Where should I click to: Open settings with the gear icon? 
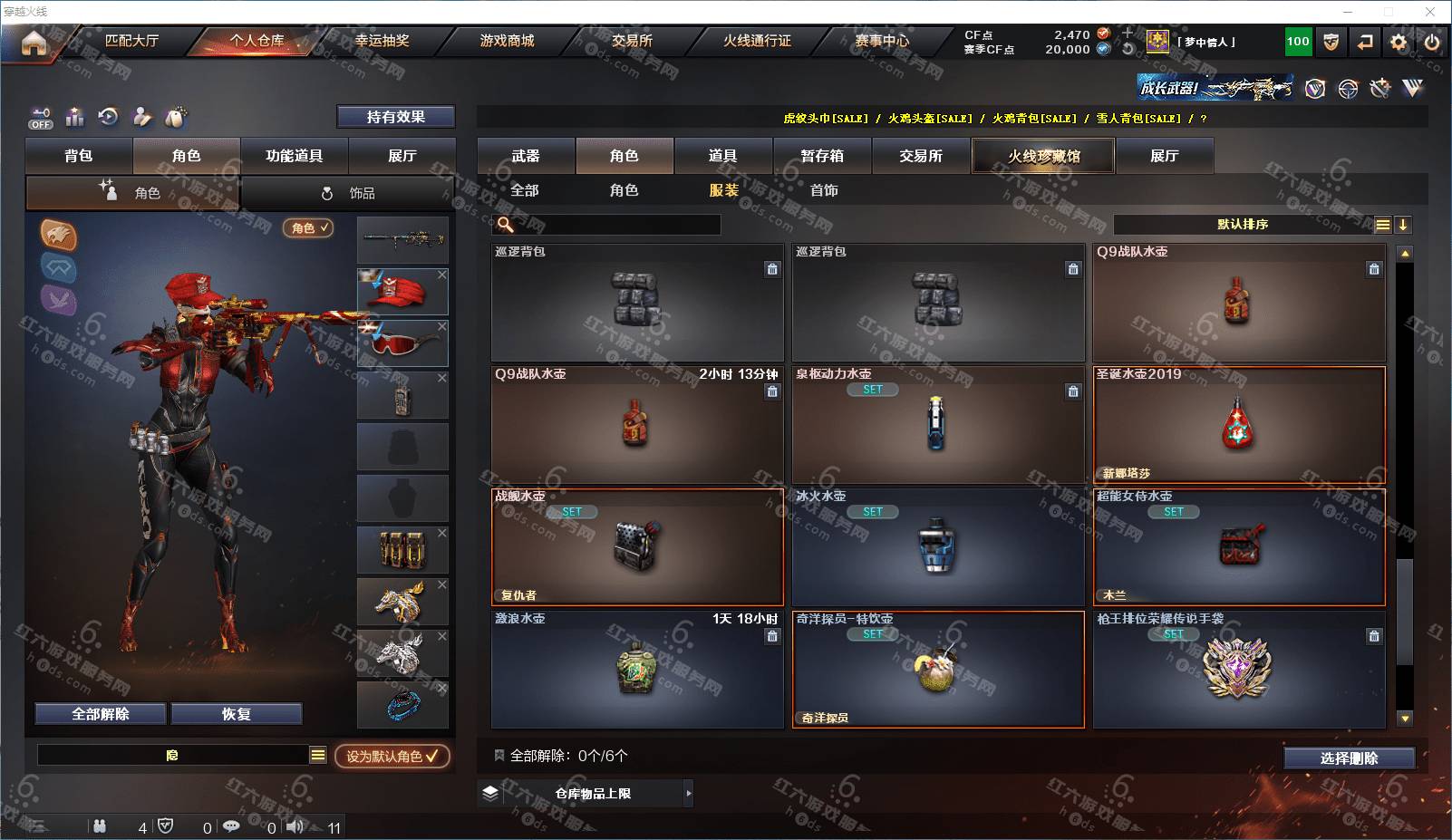point(1399,42)
